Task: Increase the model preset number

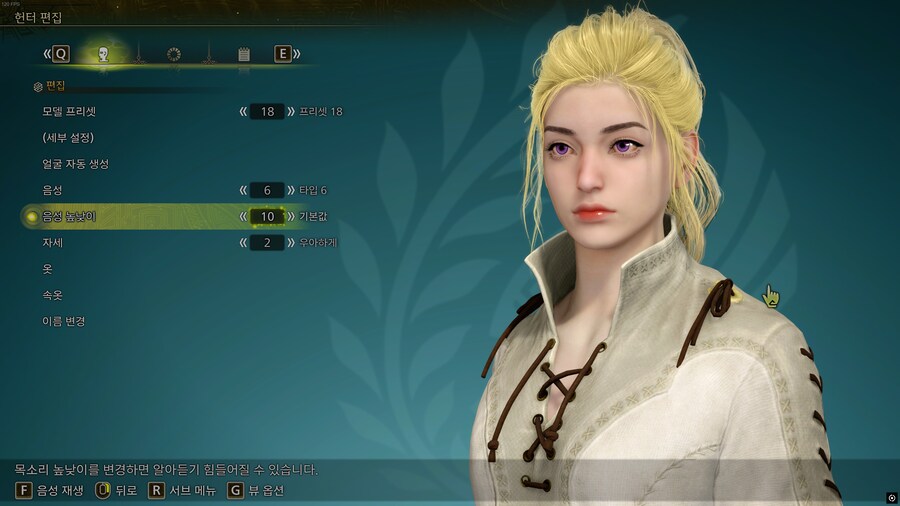Action: (x=291, y=111)
